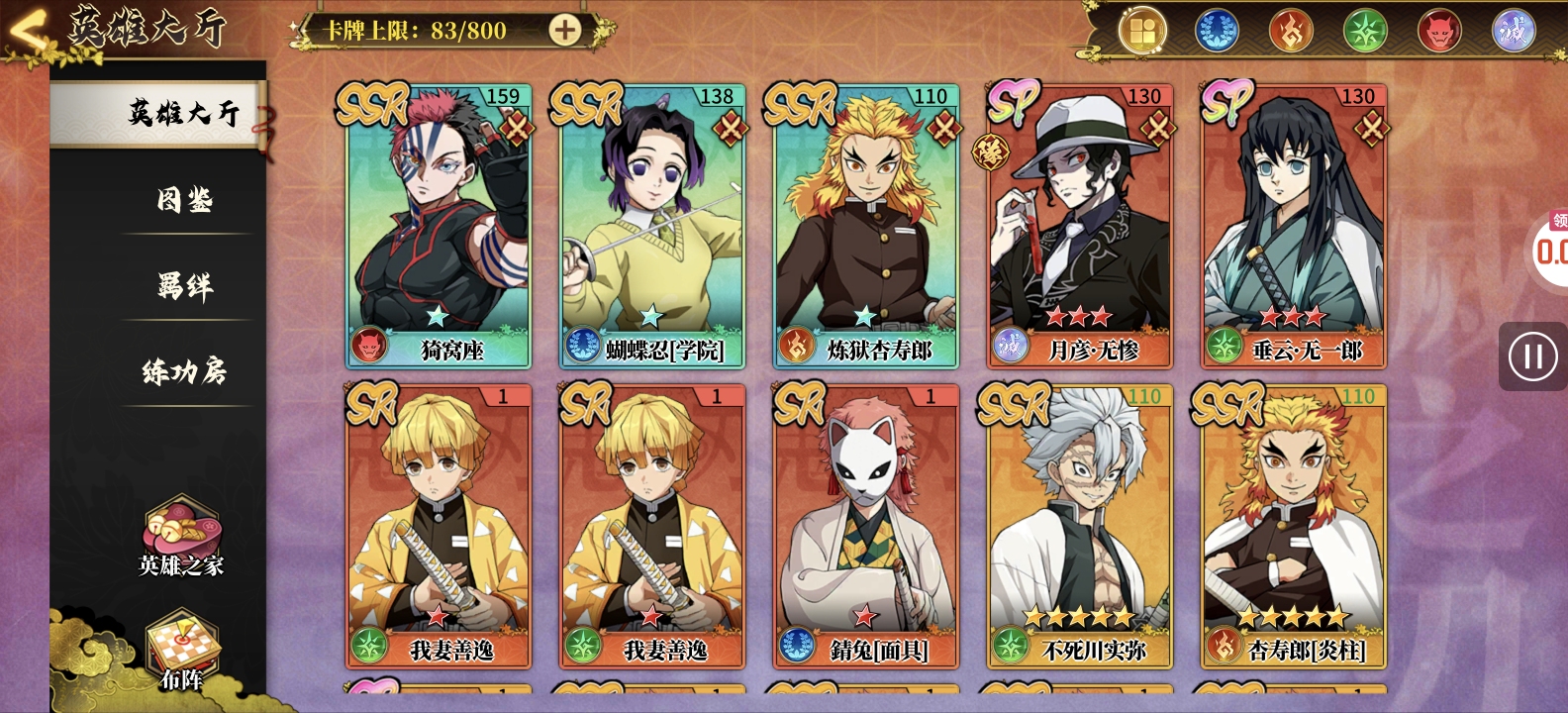Open the 布阵 formation screen

(x=183, y=652)
